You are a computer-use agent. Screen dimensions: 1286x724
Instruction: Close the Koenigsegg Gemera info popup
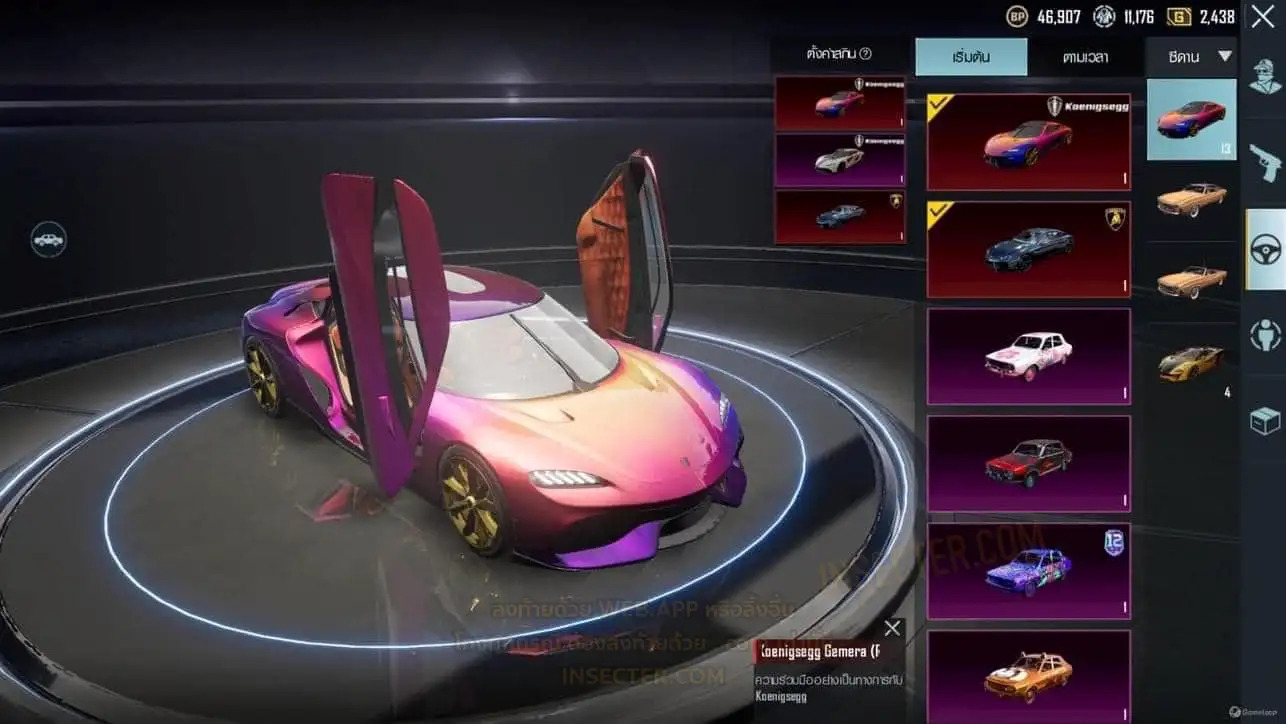(892, 628)
